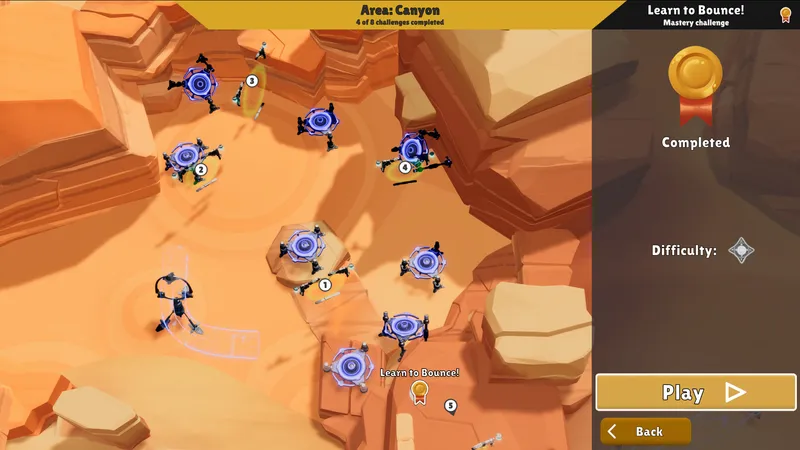This screenshot has width=800, height=450.
Task: Select the Learn to Bounce medal marker
Action: tap(420, 392)
